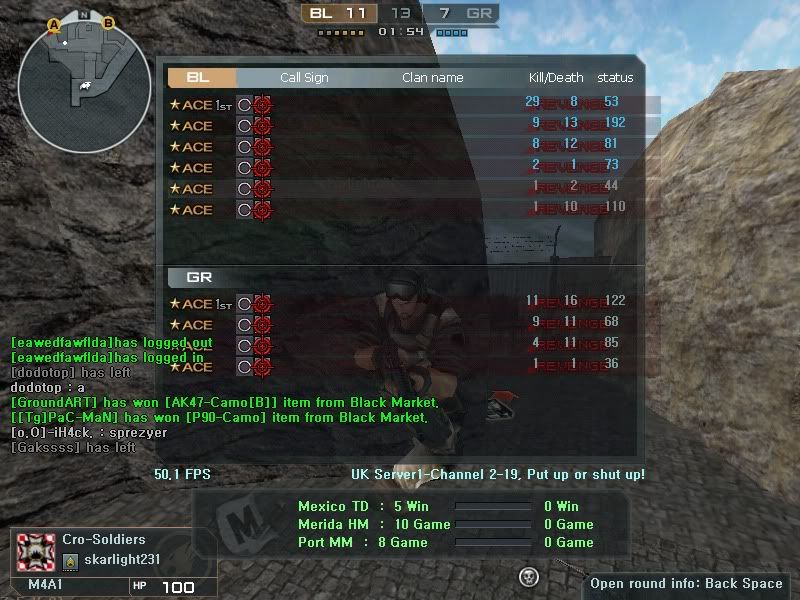Click the Call Sign column header

304,77
